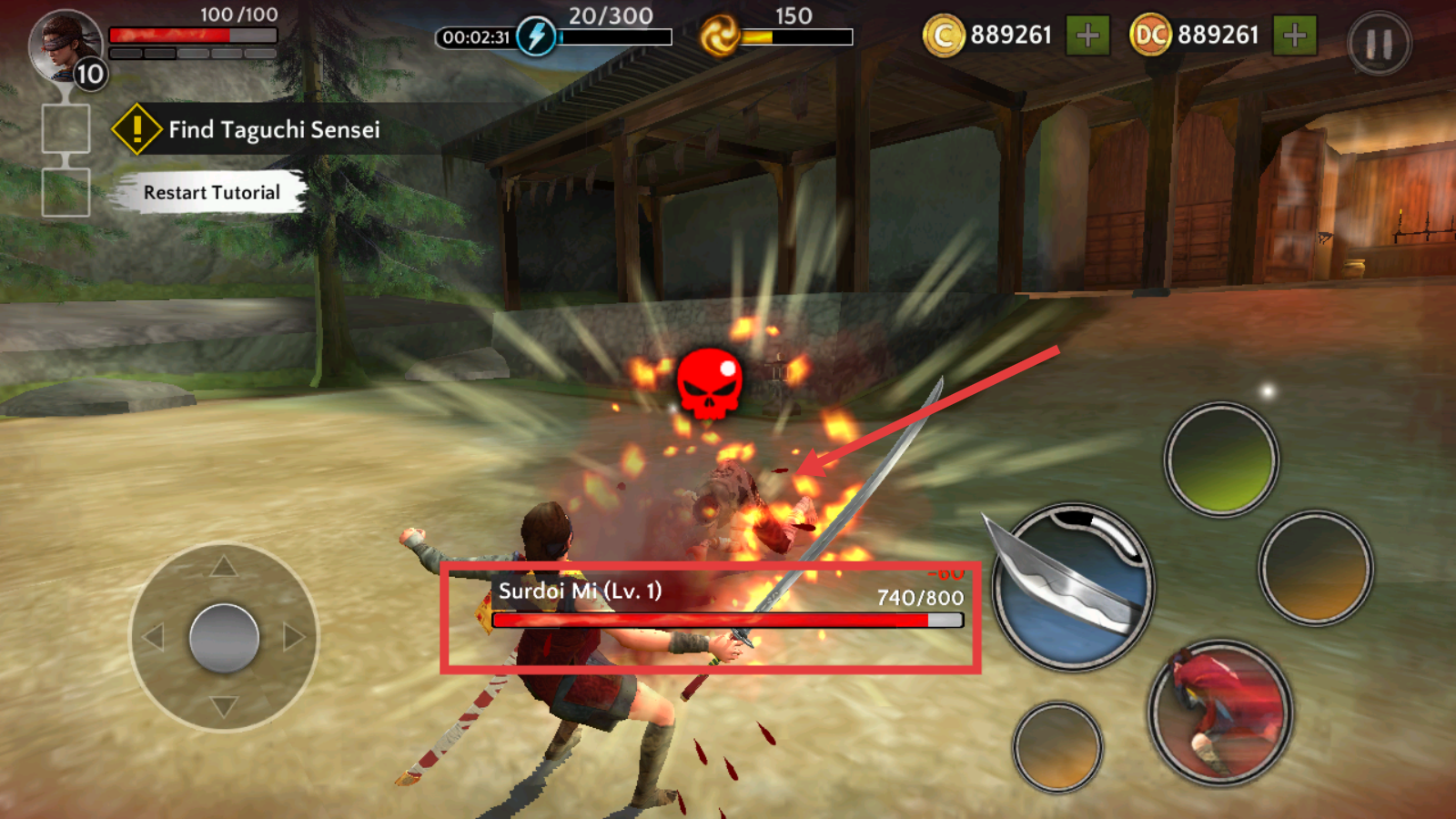
Task: Open the player portrait profile
Action: [66, 45]
